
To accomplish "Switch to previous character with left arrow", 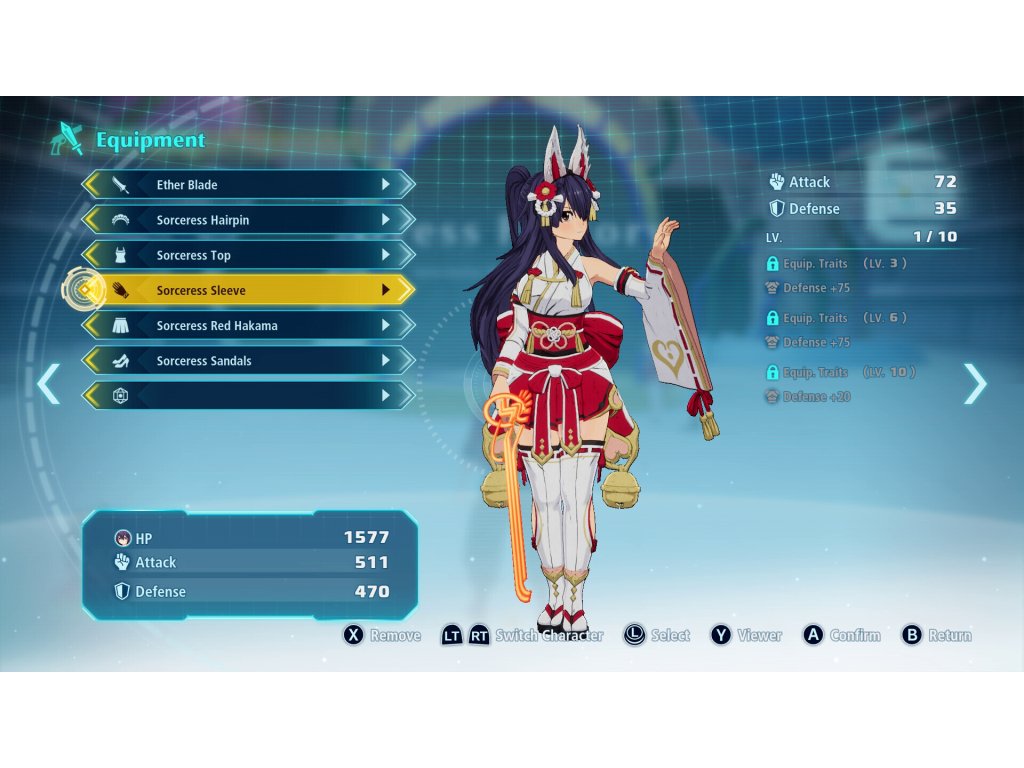I will pos(48,384).
